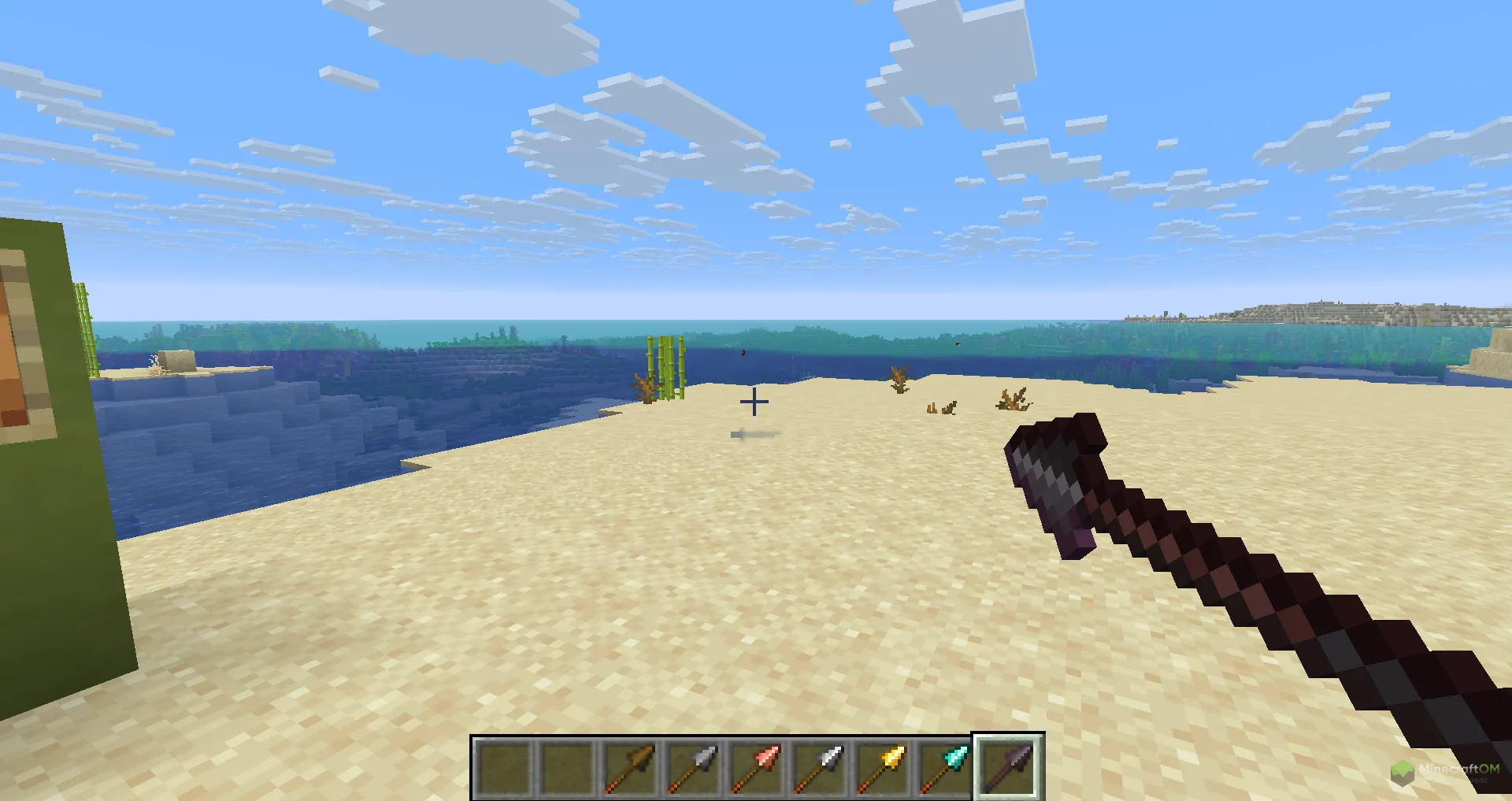Pick the copper spear hotbar slot

pyautogui.click(x=756, y=768)
